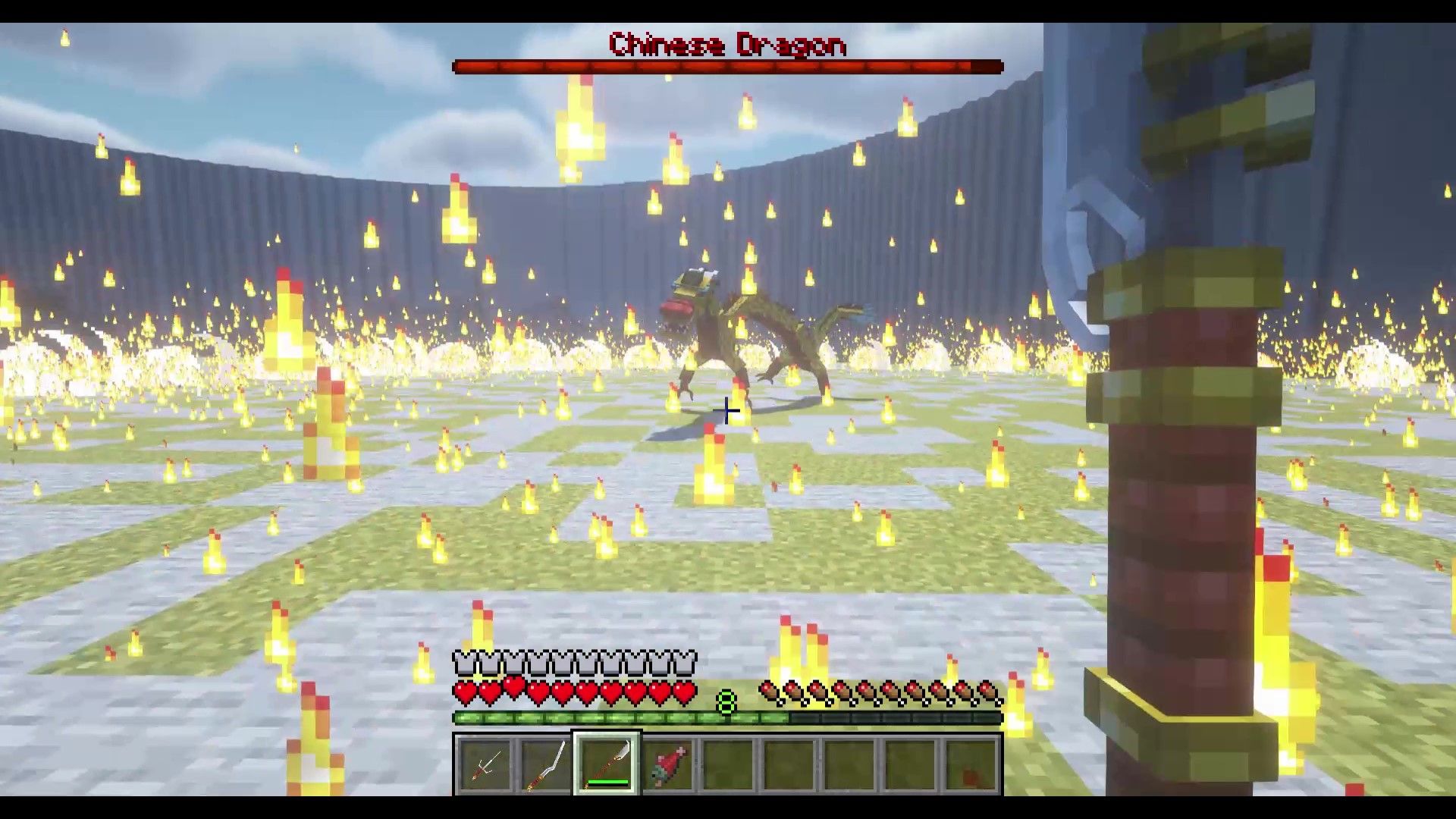Screen dimensions: 1456x819
Task: Click the Chinese Dragon boss health bar
Action: (728, 67)
